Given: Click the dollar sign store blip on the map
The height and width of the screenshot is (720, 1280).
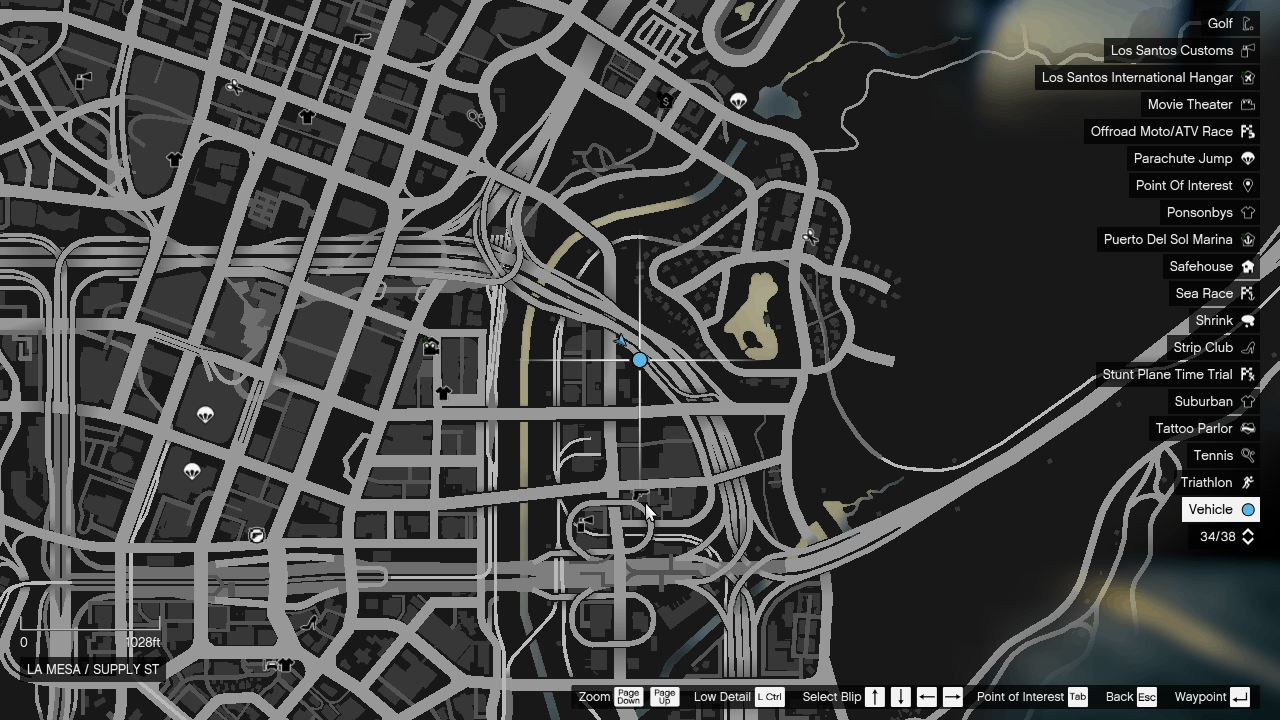Looking at the screenshot, I should [x=665, y=101].
